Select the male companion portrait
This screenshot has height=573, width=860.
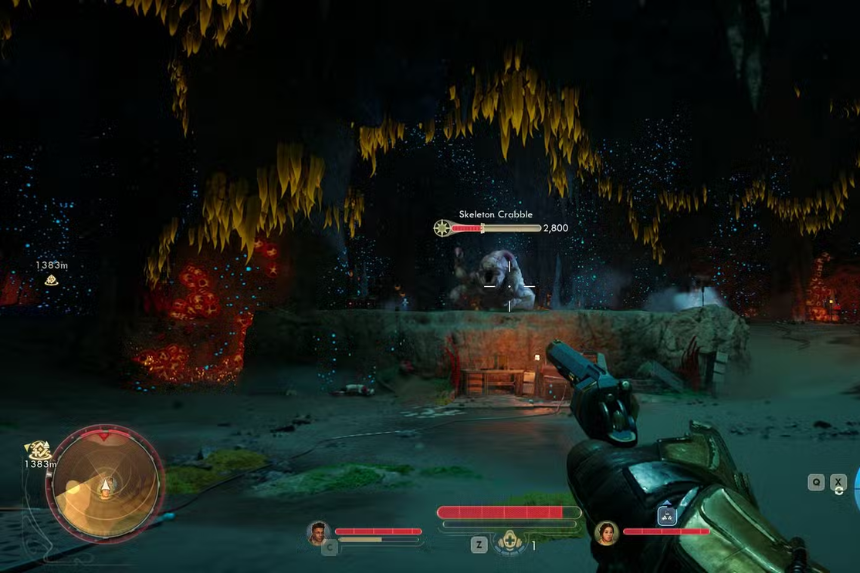click(x=319, y=532)
